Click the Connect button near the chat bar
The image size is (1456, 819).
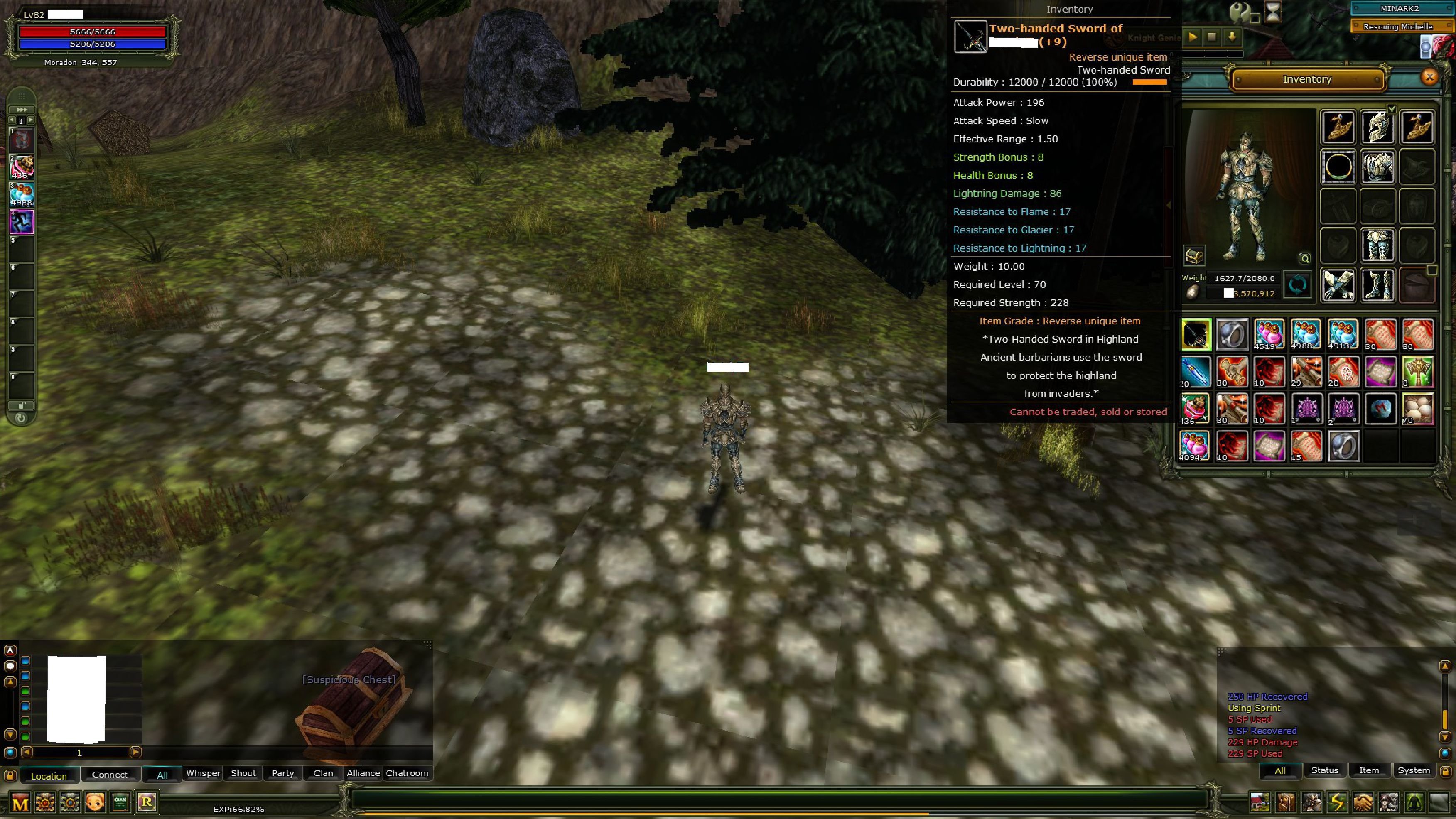(110, 774)
